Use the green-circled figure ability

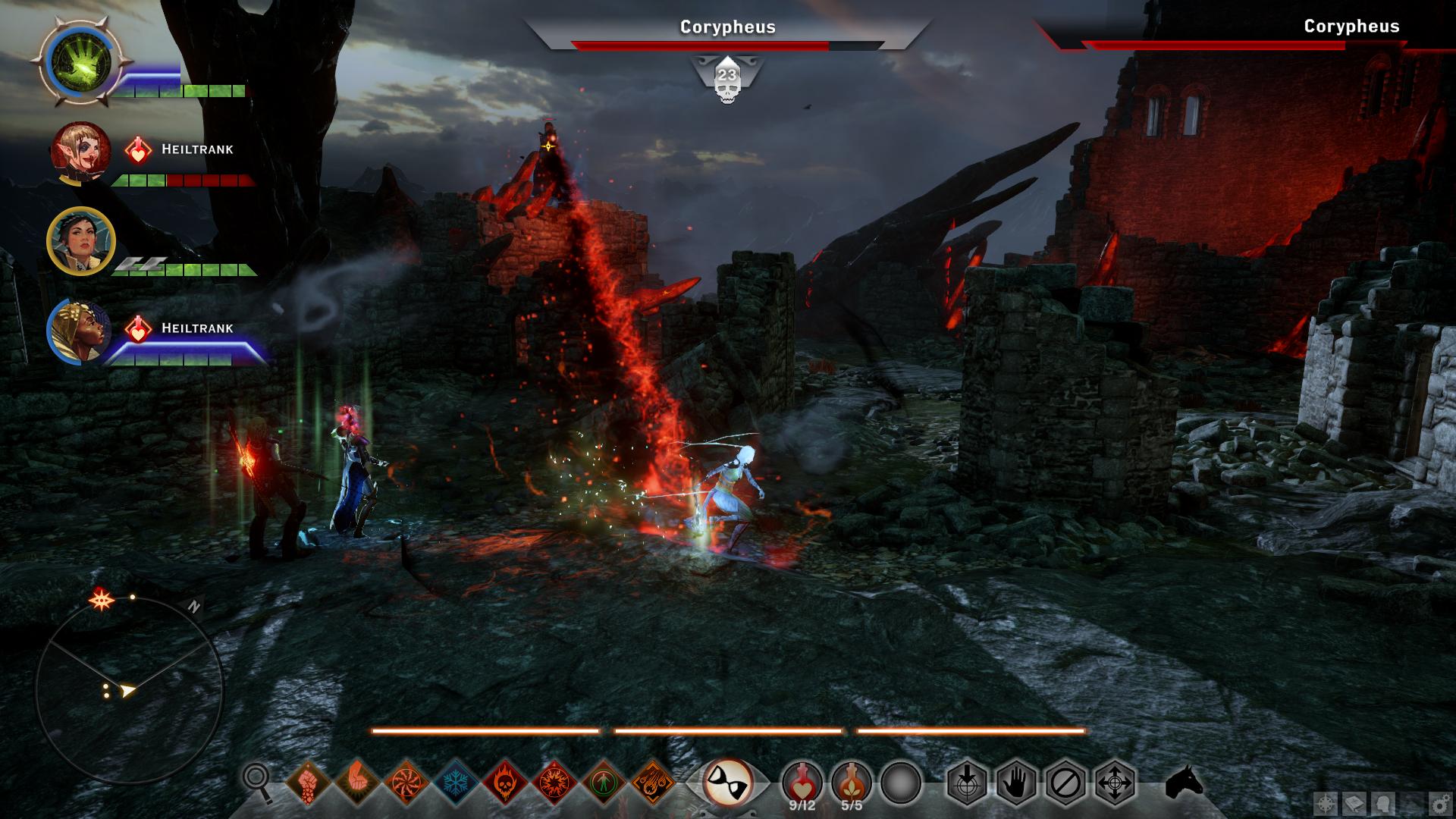604,781
